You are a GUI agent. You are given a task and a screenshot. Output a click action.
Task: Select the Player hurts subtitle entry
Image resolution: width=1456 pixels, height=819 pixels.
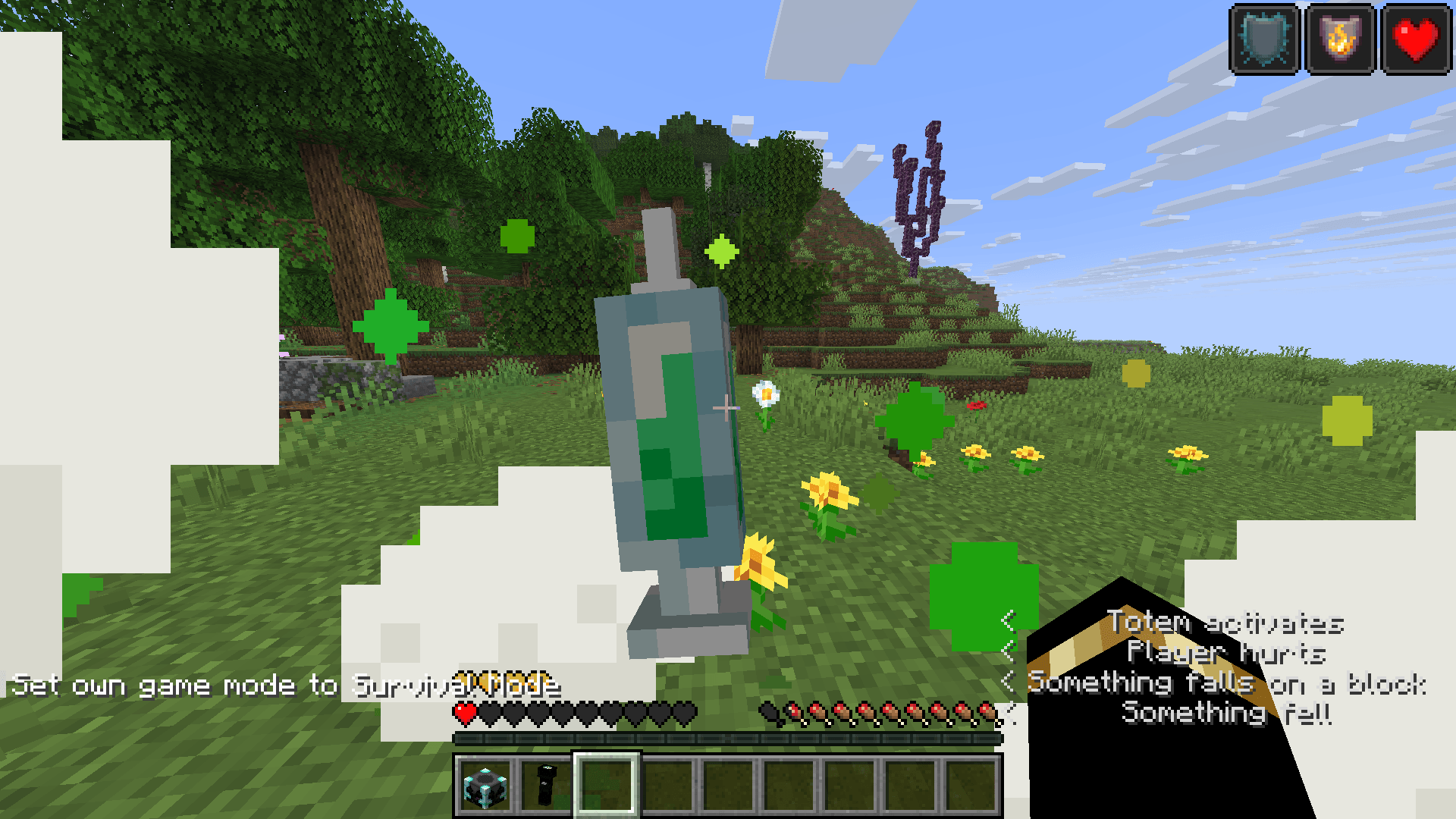coord(1225,652)
